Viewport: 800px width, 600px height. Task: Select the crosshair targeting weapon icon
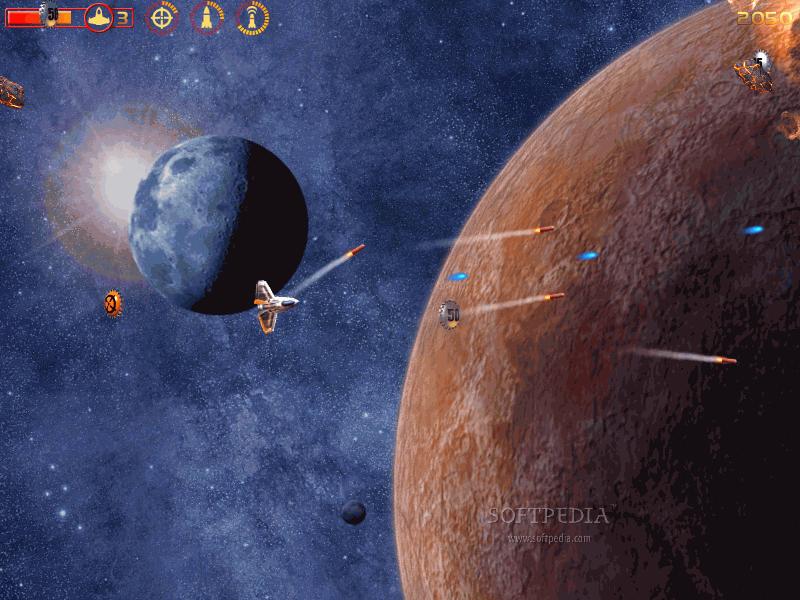tap(162, 17)
